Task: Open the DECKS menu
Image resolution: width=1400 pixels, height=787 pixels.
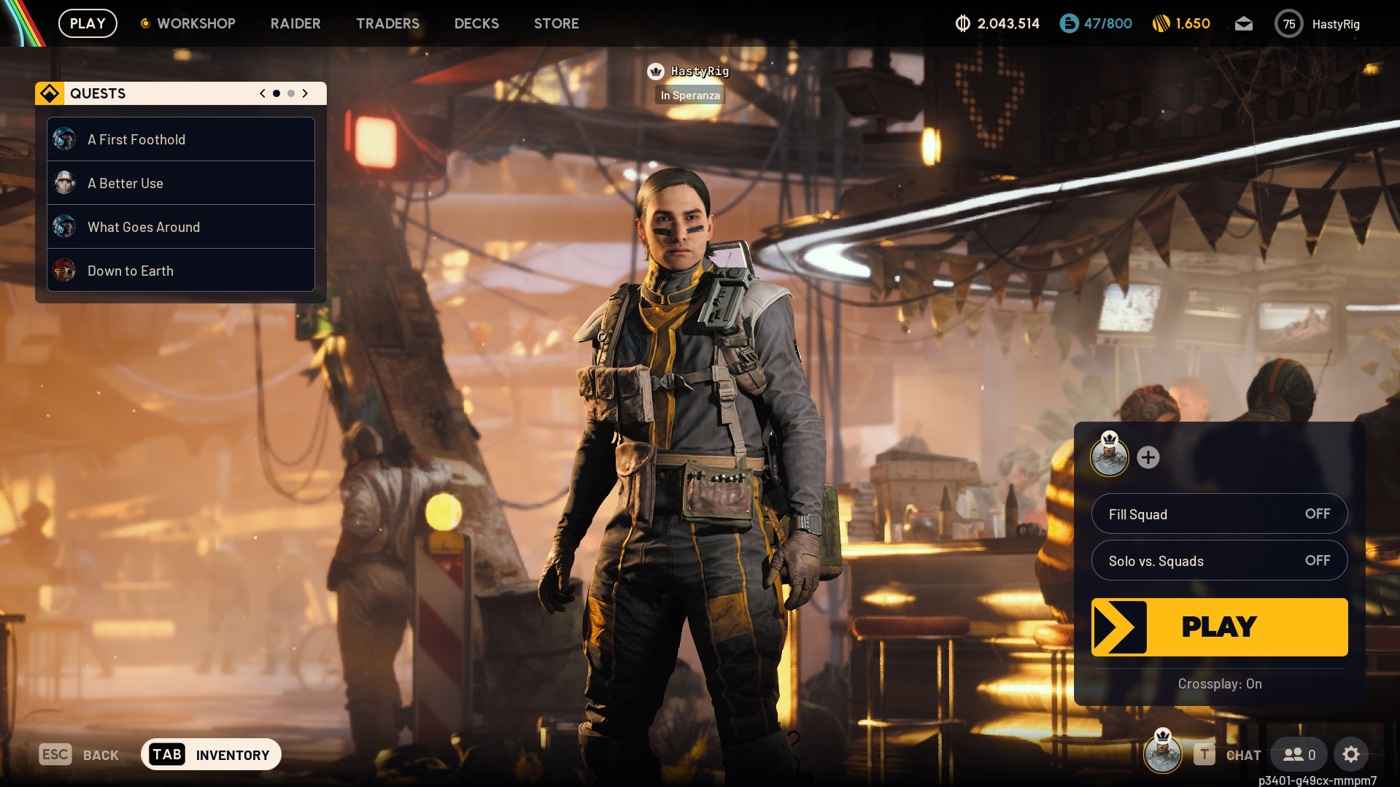Action: [476, 23]
